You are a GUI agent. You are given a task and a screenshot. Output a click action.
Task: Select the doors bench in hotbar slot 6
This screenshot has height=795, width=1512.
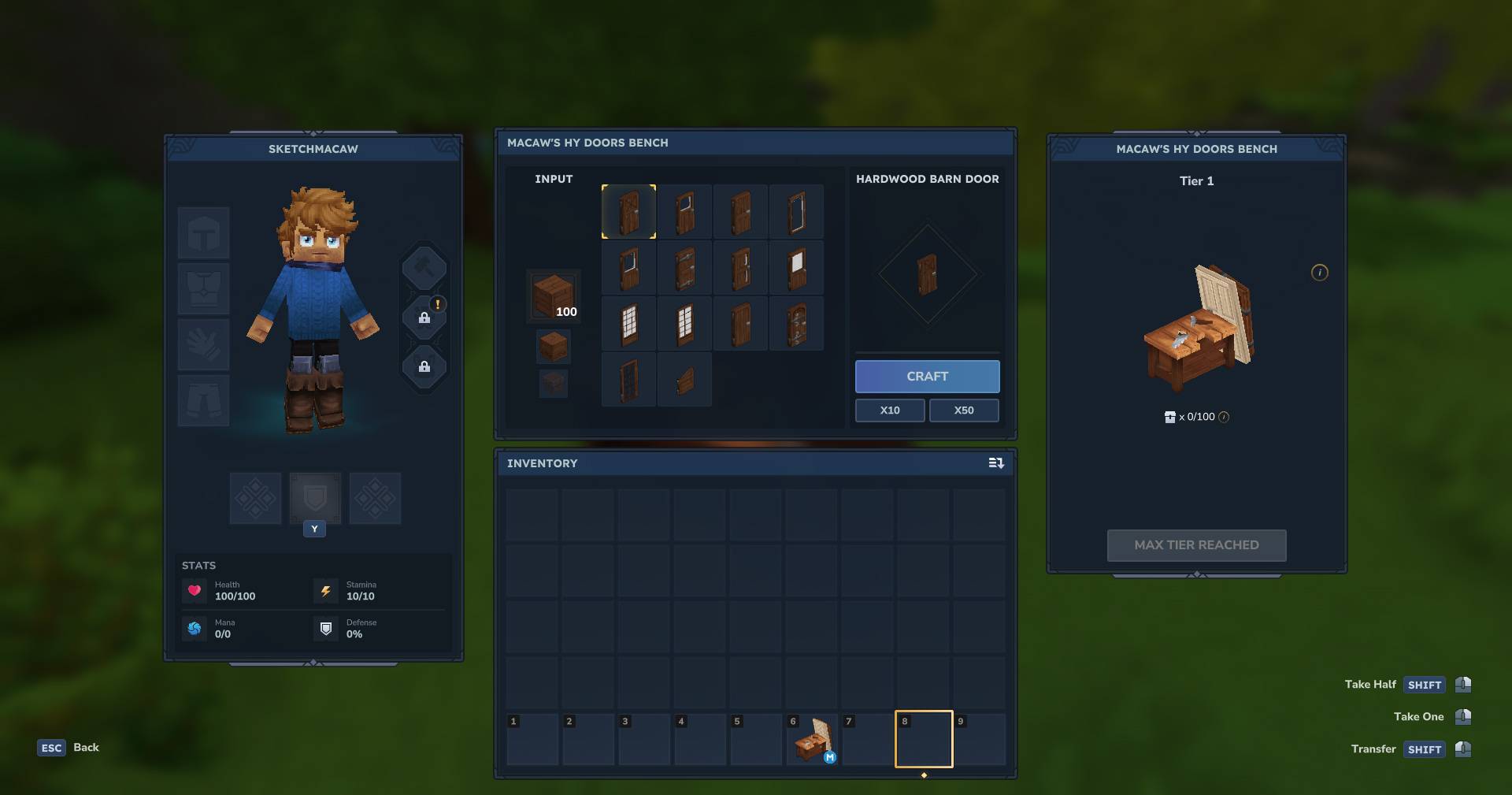coord(811,740)
